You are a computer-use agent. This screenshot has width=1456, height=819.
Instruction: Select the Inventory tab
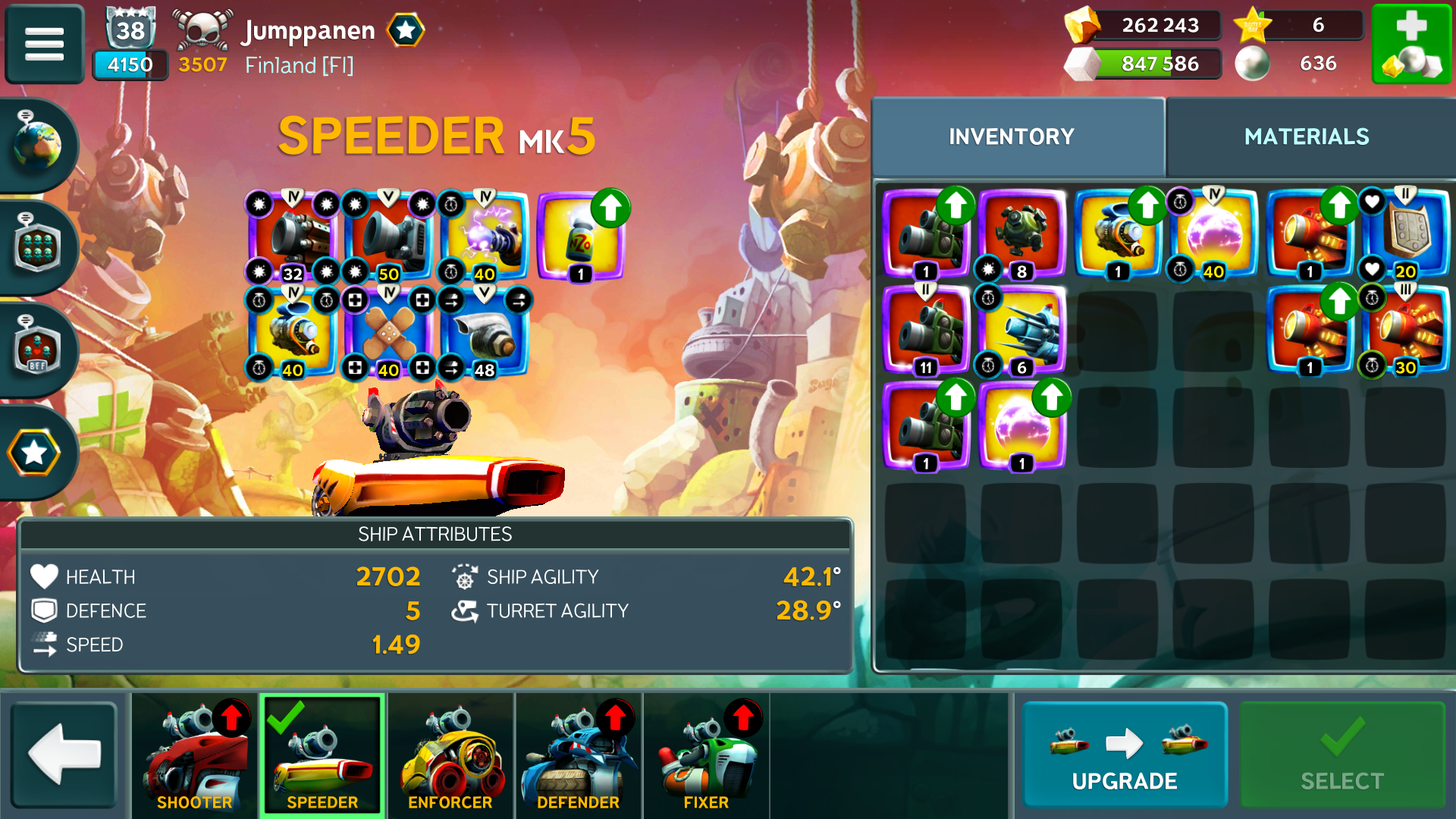[1011, 136]
